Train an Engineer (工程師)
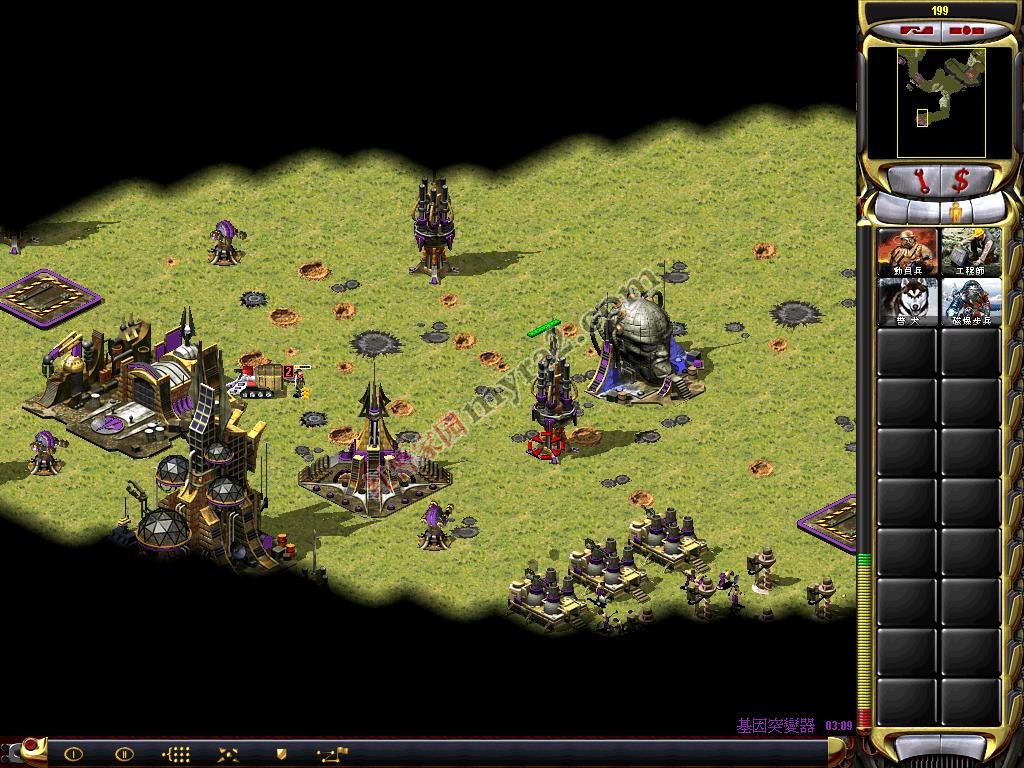This screenshot has width=1024, height=768. click(x=971, y=252)
